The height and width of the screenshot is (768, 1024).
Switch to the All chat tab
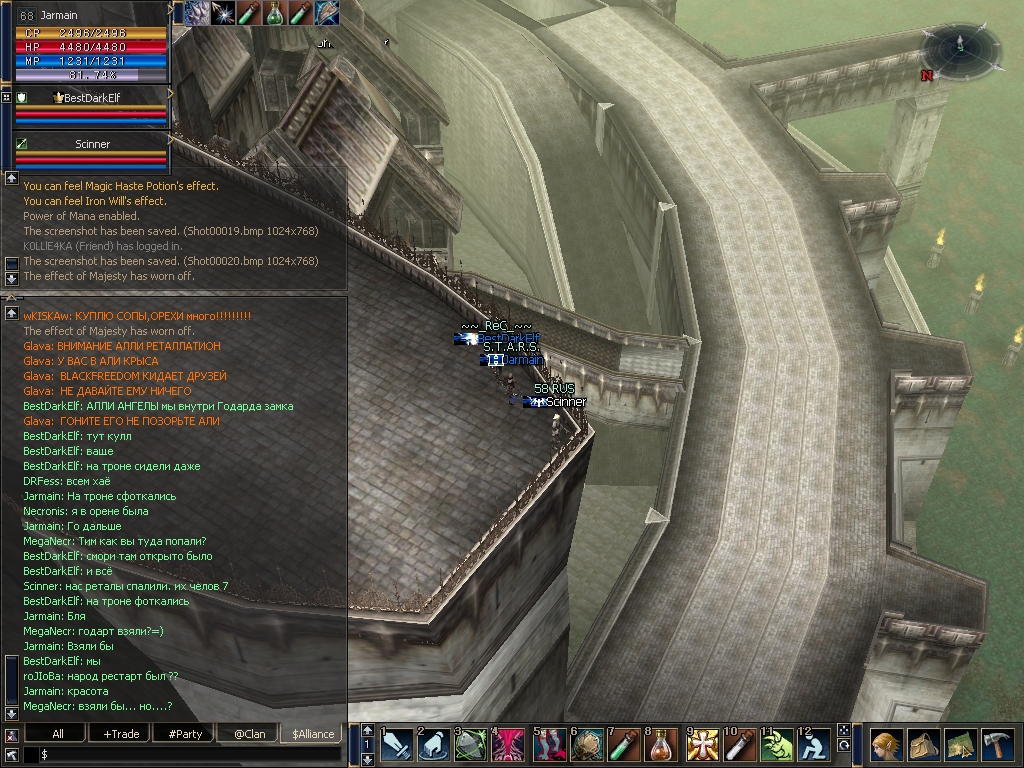pos(58,734)
